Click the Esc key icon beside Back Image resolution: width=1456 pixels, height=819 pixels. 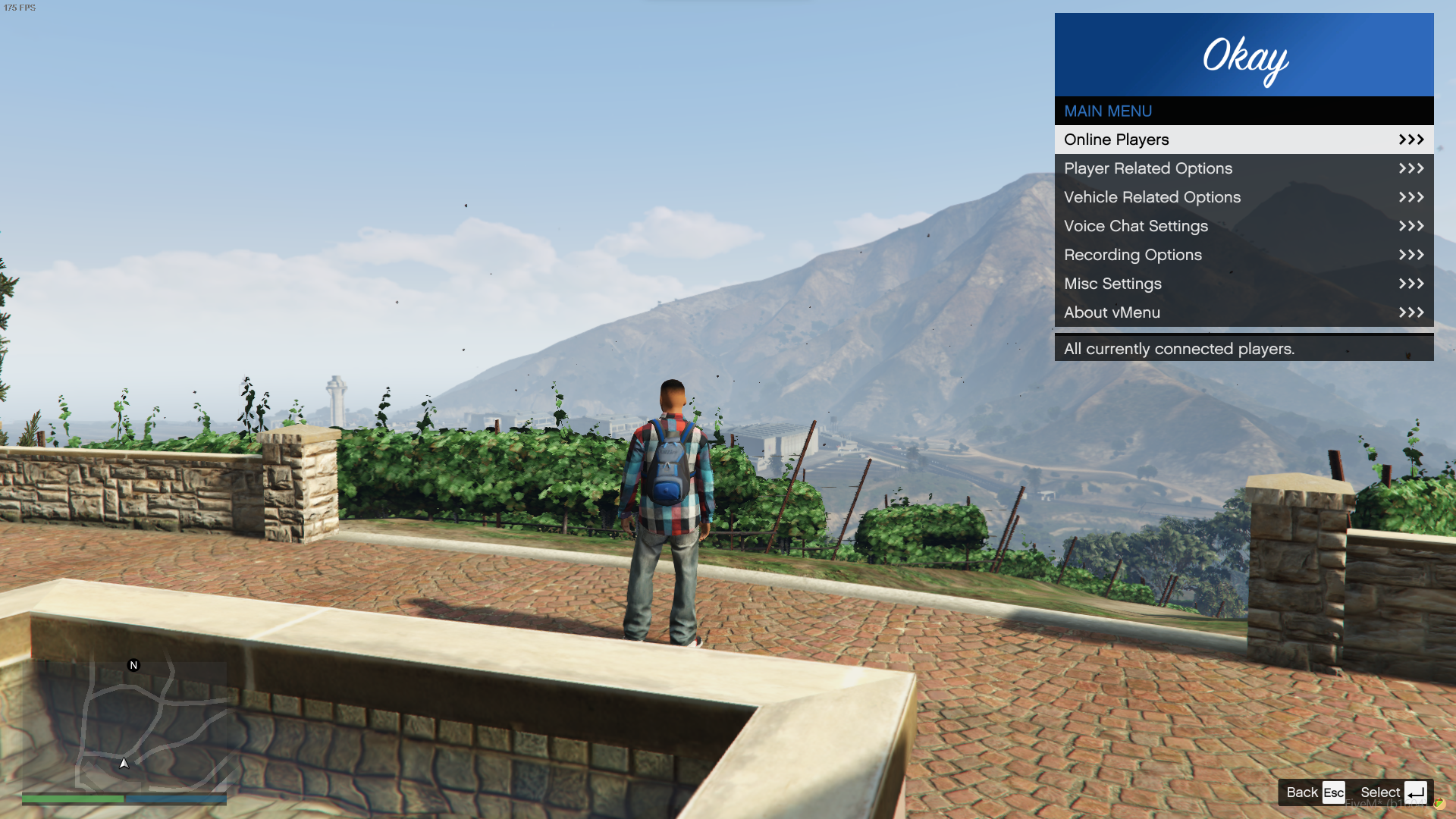tap(1334, 792)
